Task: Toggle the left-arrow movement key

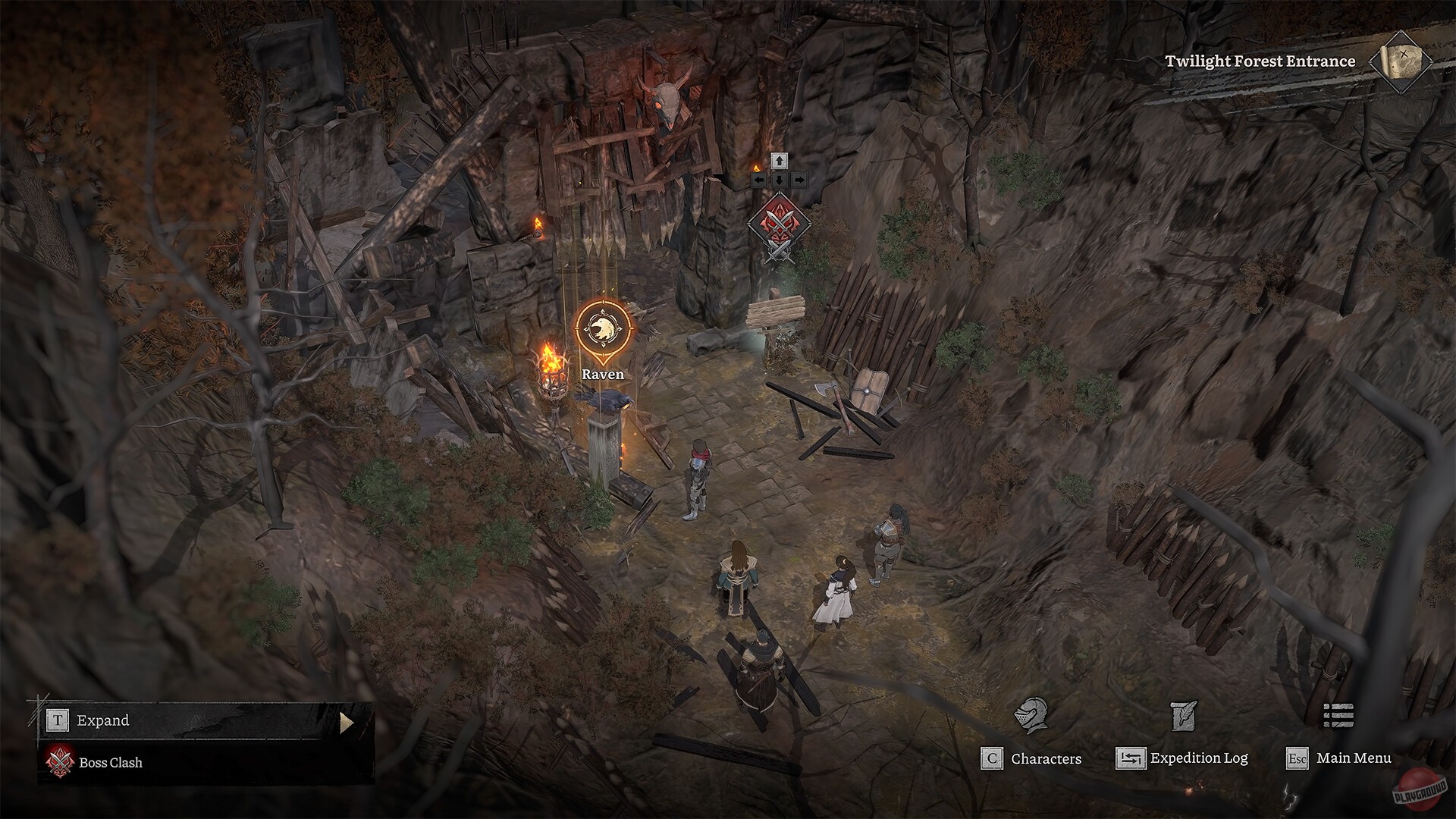Action: 758,180
